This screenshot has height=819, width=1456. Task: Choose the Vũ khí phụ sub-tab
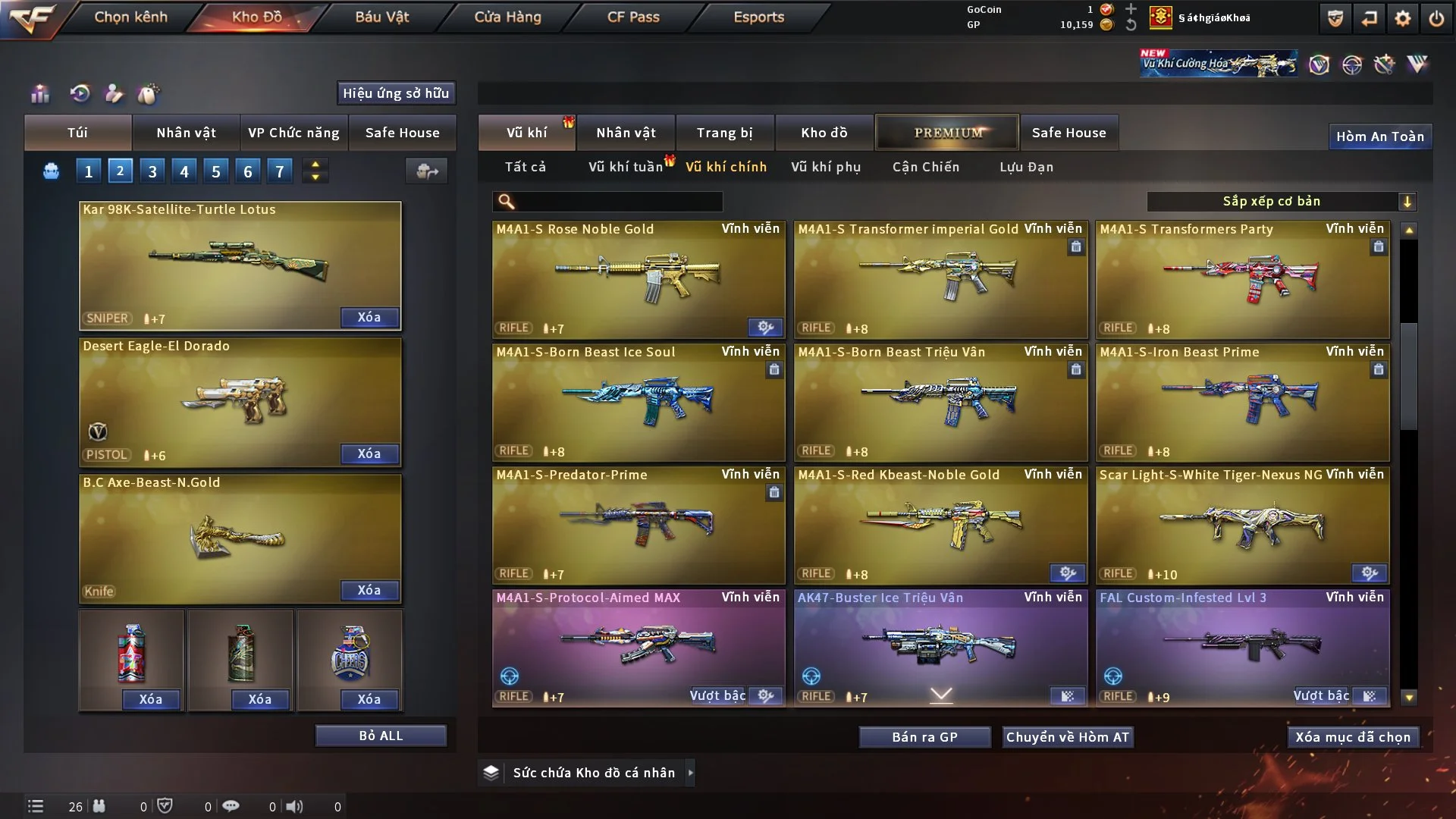(825, 167)
